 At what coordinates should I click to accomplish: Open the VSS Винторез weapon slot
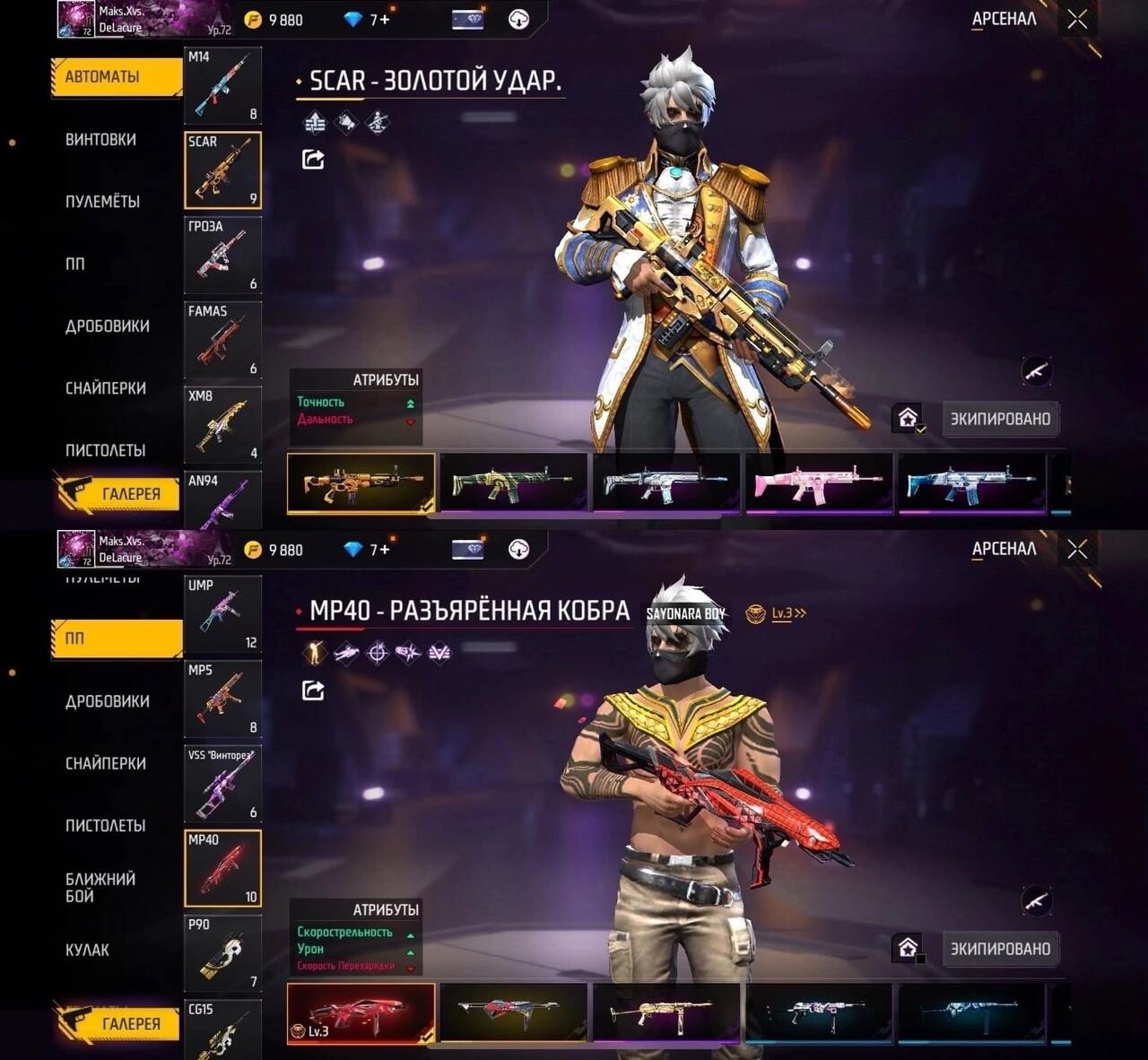tap(222, 784)
